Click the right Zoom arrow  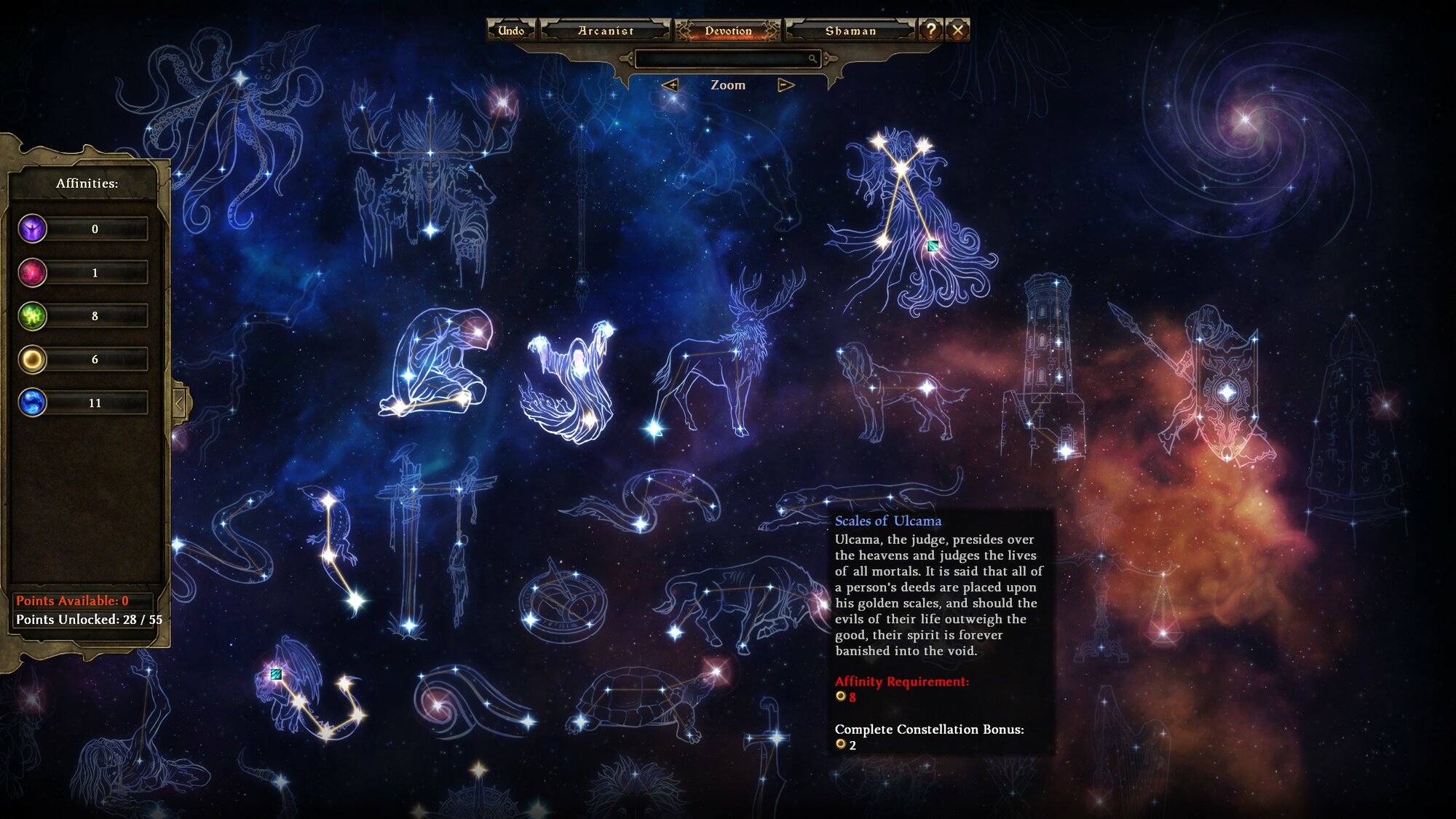[x=786, y=85]
